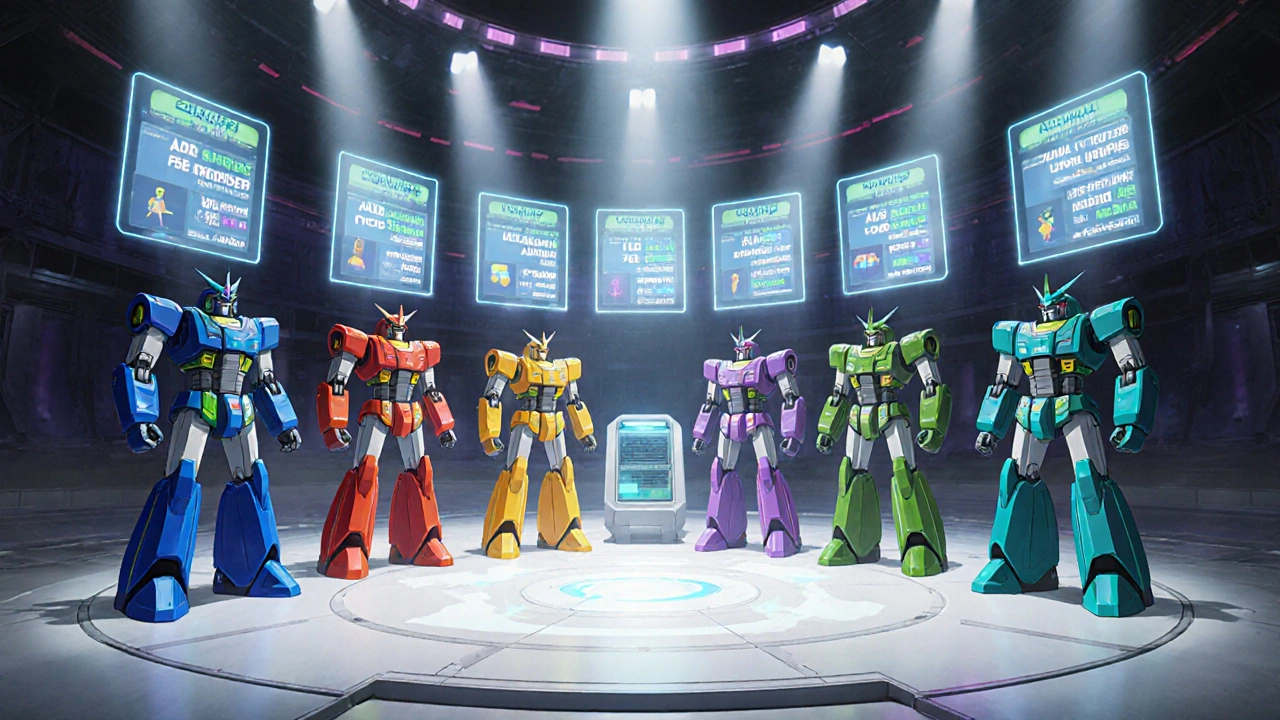The height and width of the screenshot is (720, 1280).
Task: View the info panel above the green robot
Action: click(x=892, y=223)
